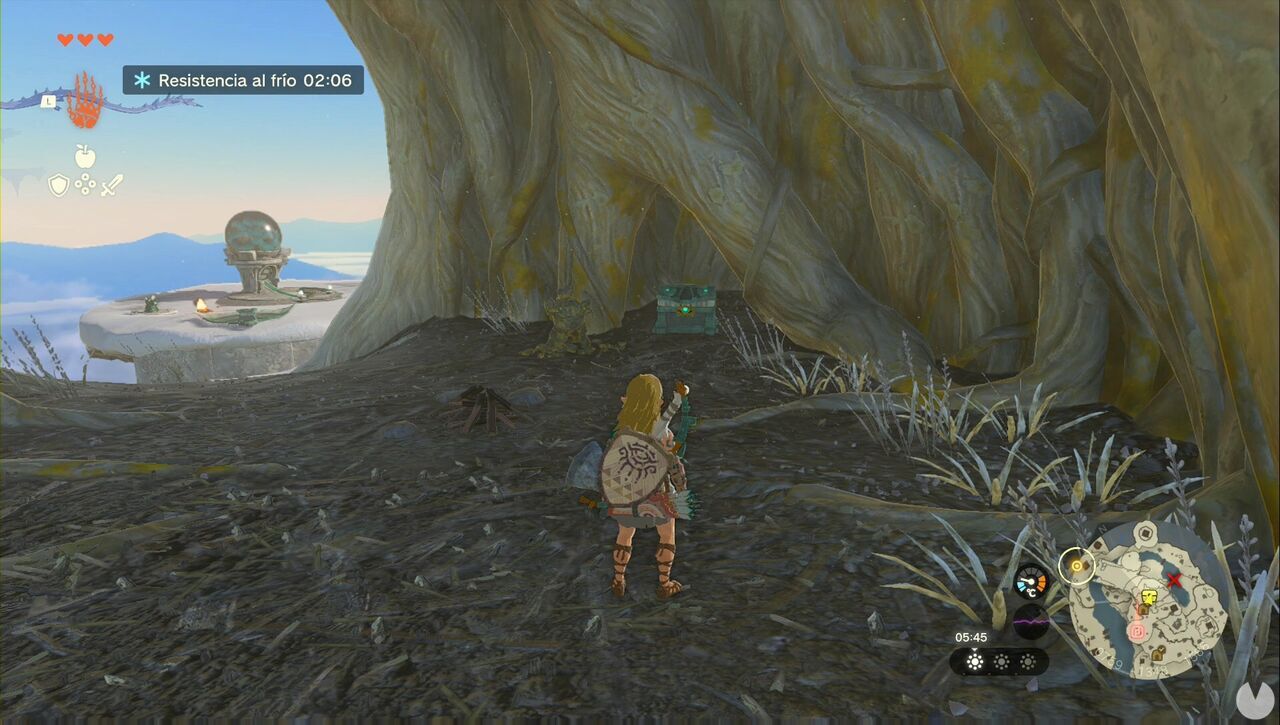Select the first sun weather forecast icon
This screenshot has width=1280, height=725.
(x=975, y=662)
